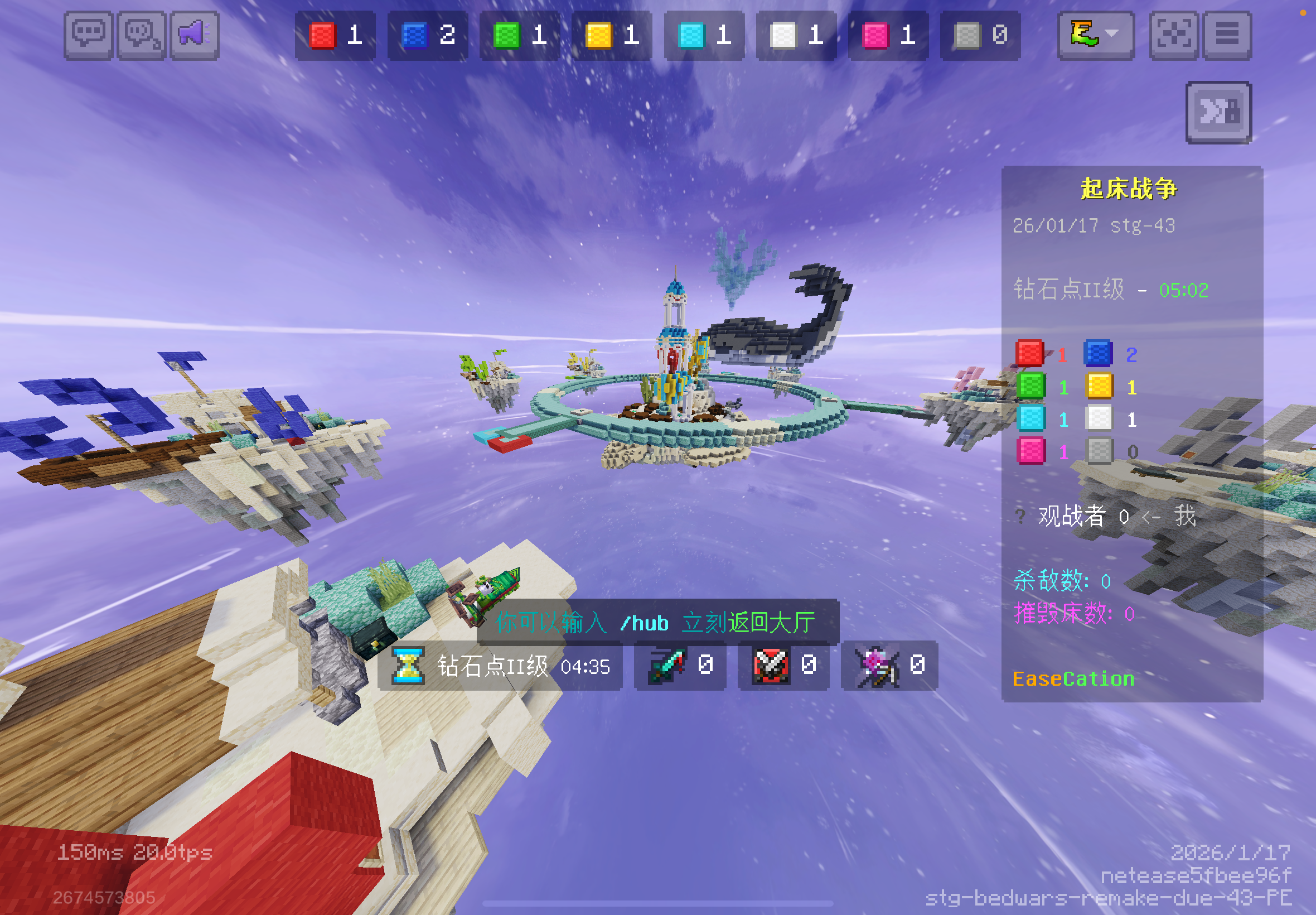Expand the EaseCation E logo dropdown
Screen dimensions: 1316x915
[x=1095, y=35]
